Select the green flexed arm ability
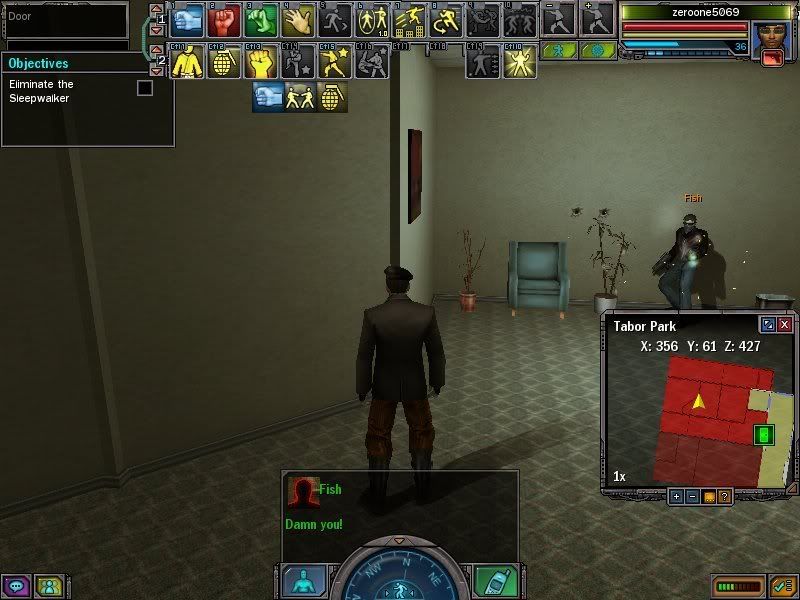800x600 pixels. [260, 19]
